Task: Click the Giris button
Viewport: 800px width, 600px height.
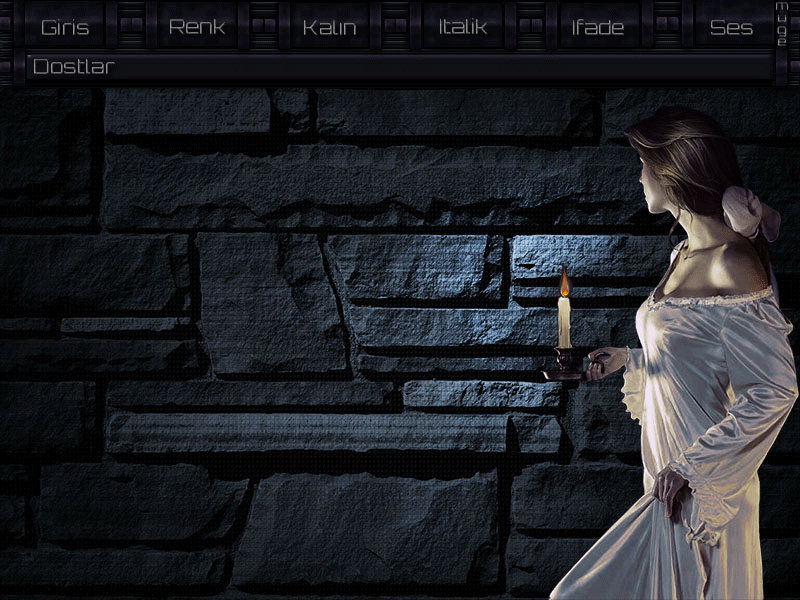Action: click(x=64, y=27)
